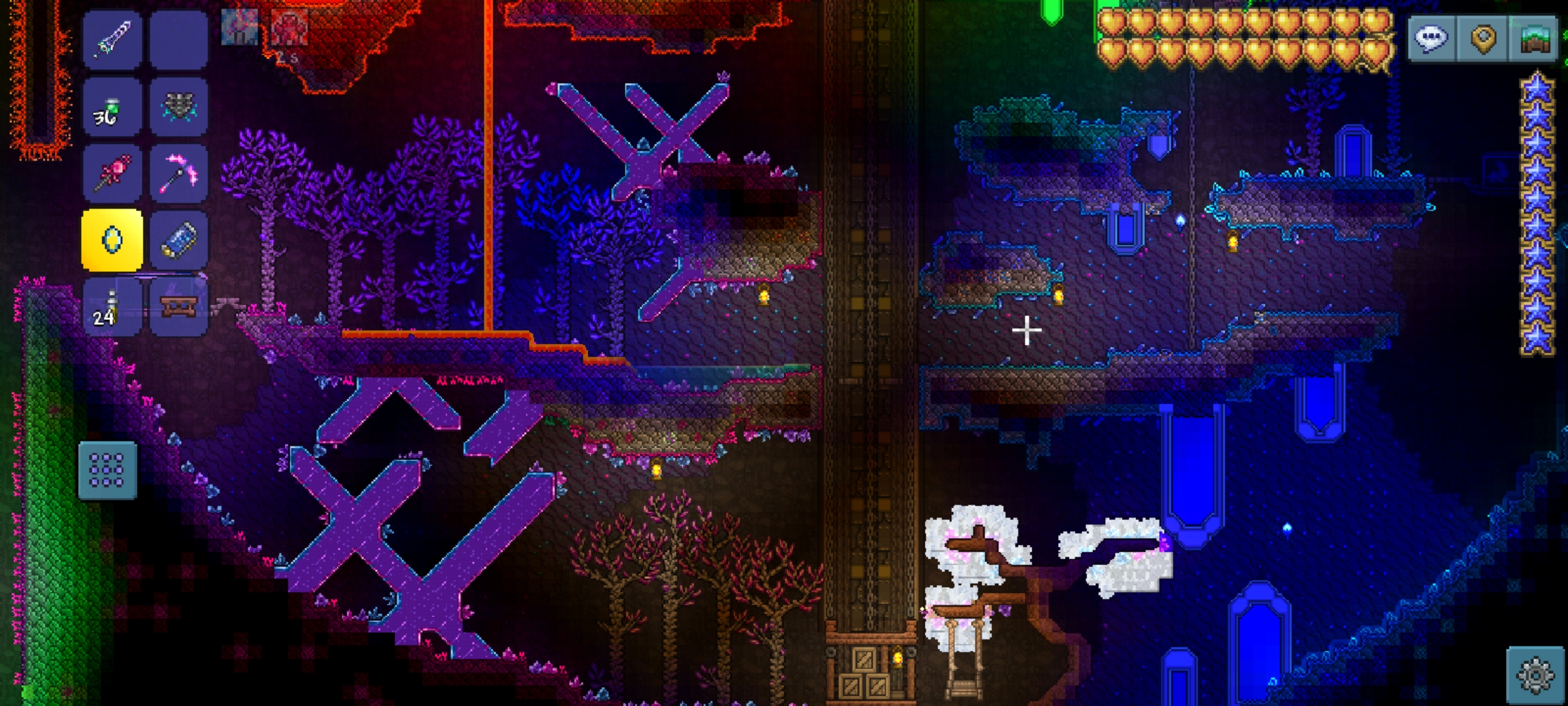Open the world map landscape button
This screenshot has height=706, width=1568.
pos(1535,39)
